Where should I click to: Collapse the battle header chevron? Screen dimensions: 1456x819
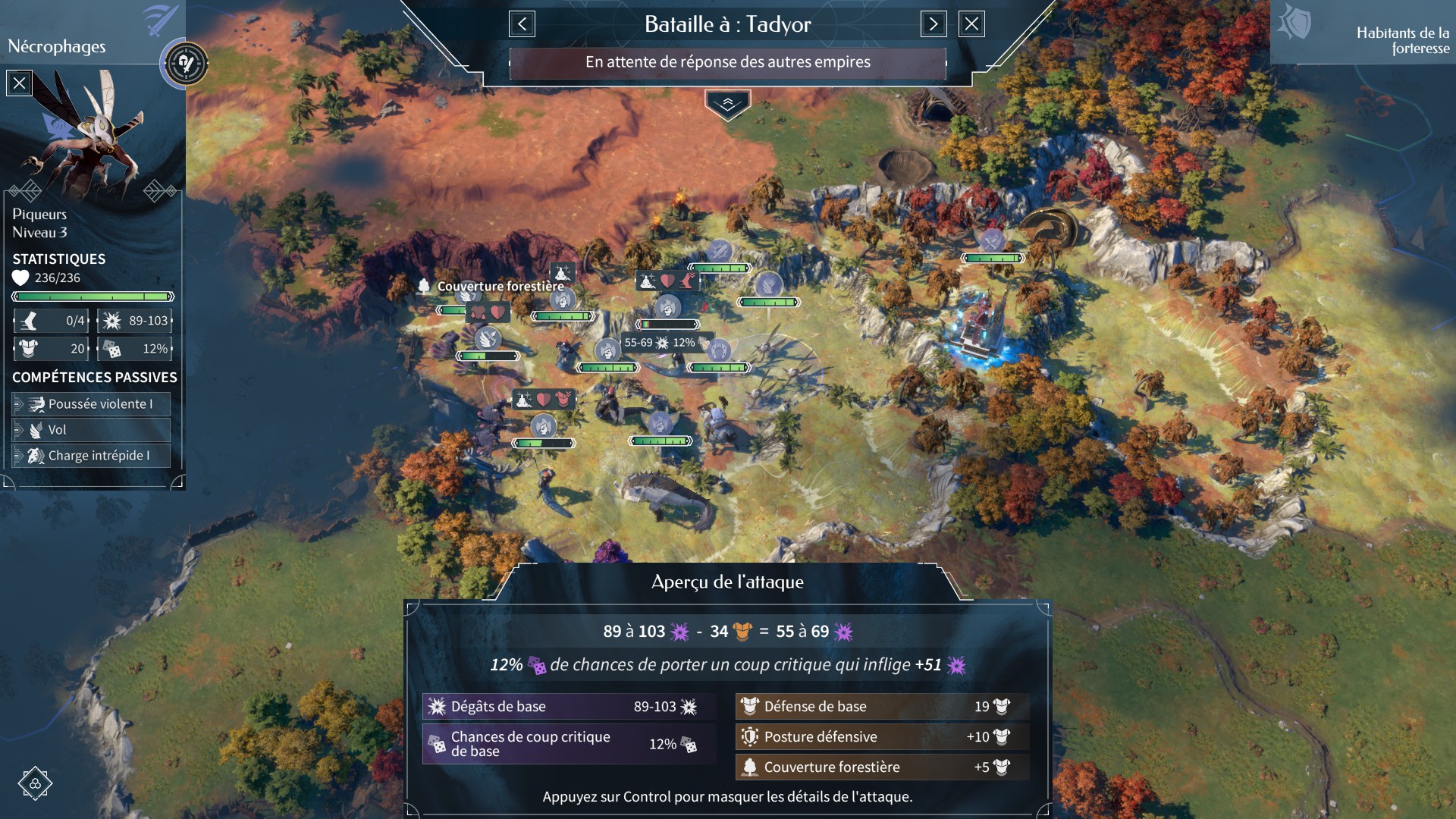coord(727,105)
